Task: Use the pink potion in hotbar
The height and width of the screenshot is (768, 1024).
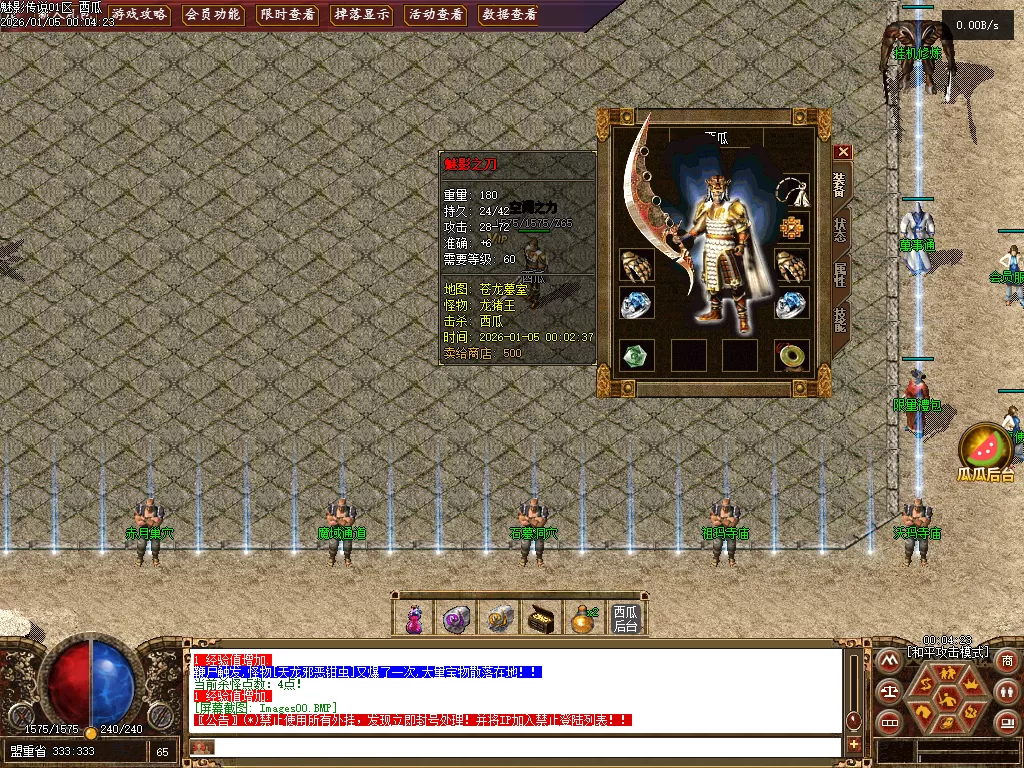Action: (414, 619)
